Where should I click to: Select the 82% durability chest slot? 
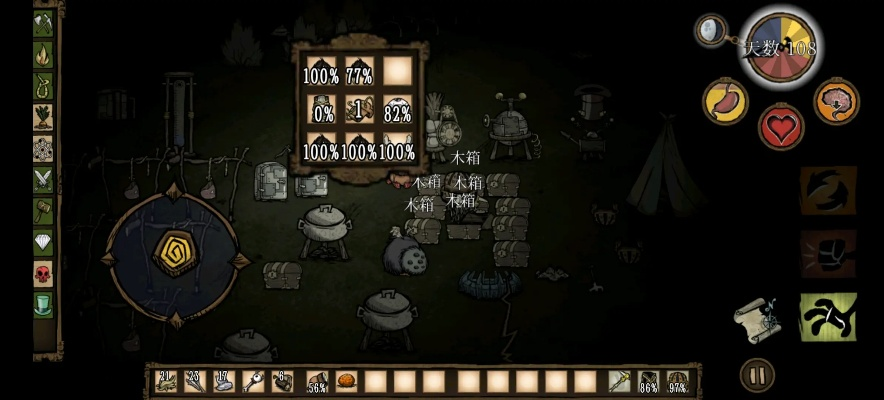398,110
